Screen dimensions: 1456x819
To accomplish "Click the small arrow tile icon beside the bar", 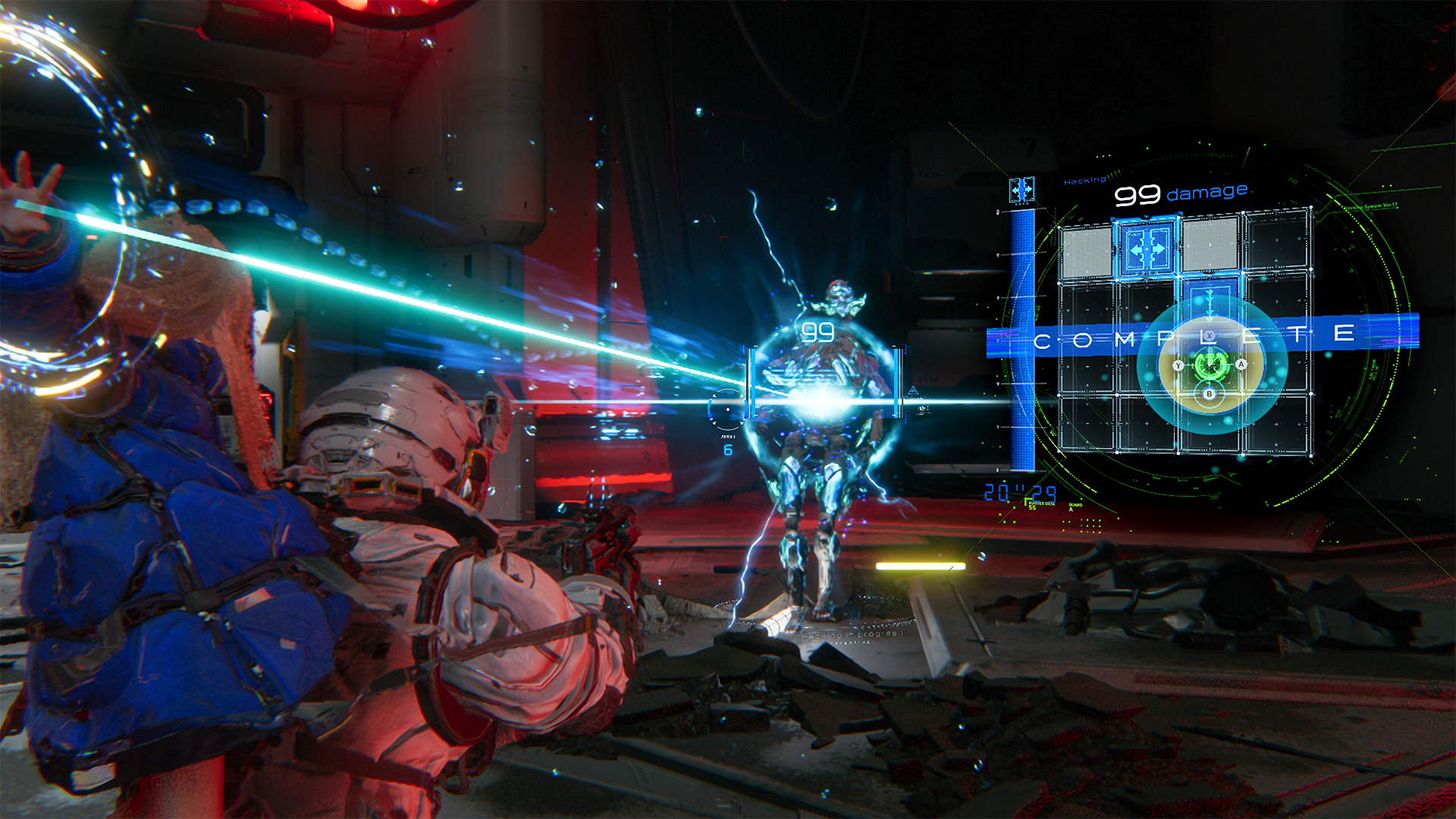I will 1021,190.
